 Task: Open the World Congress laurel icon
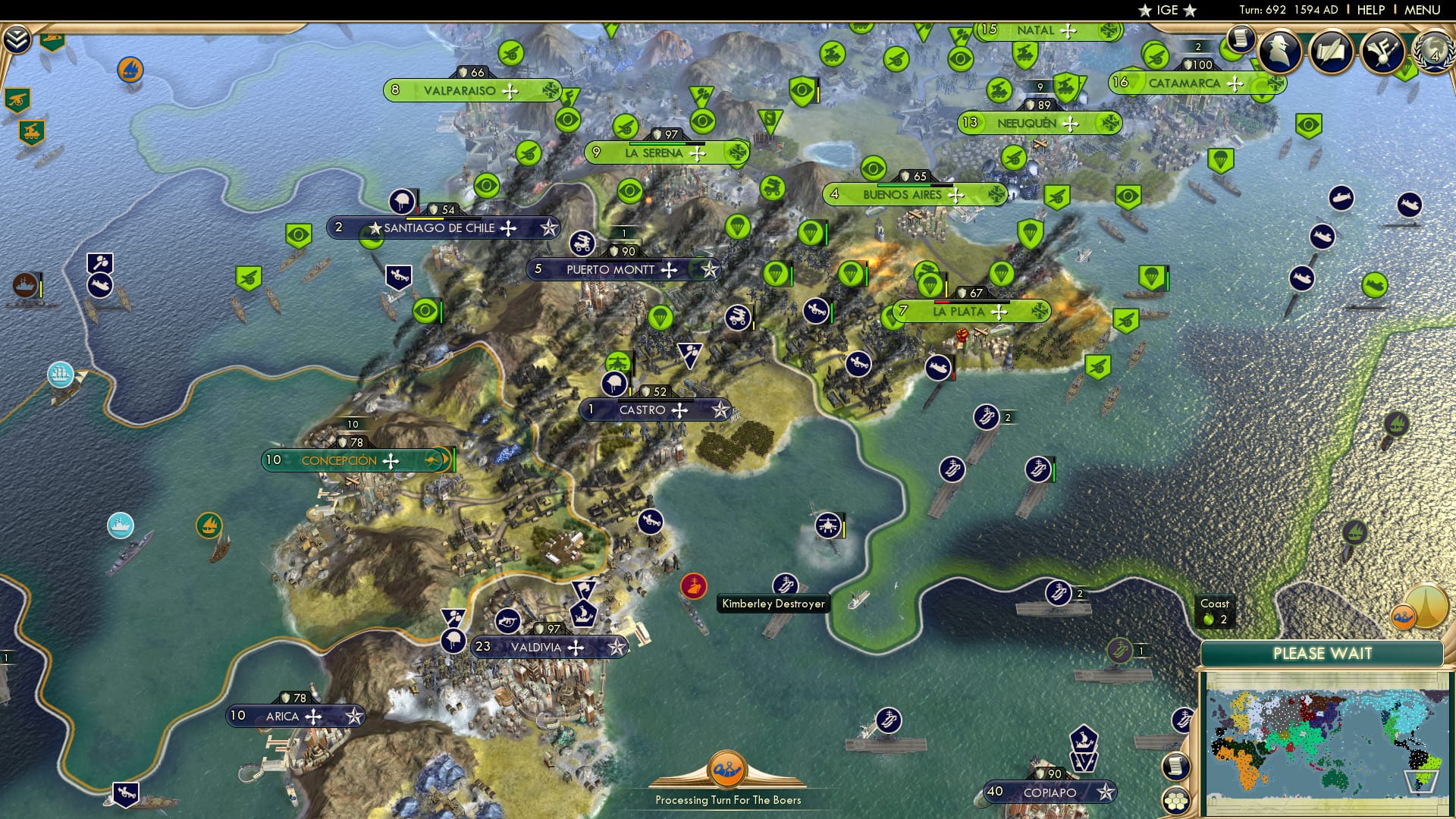[1436, 53]
